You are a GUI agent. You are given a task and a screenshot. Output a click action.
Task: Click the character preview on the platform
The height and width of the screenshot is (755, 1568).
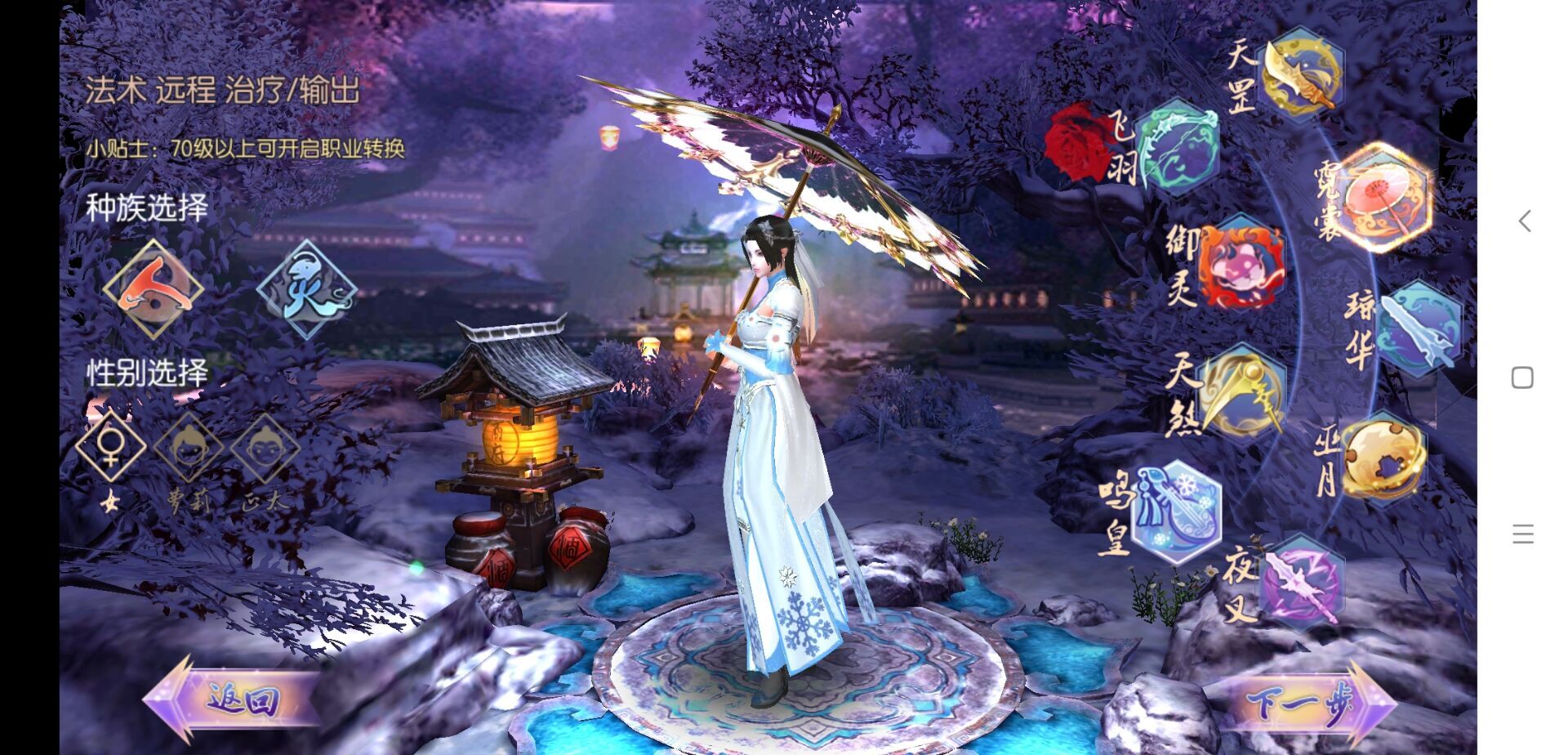(x=776, y=449)
